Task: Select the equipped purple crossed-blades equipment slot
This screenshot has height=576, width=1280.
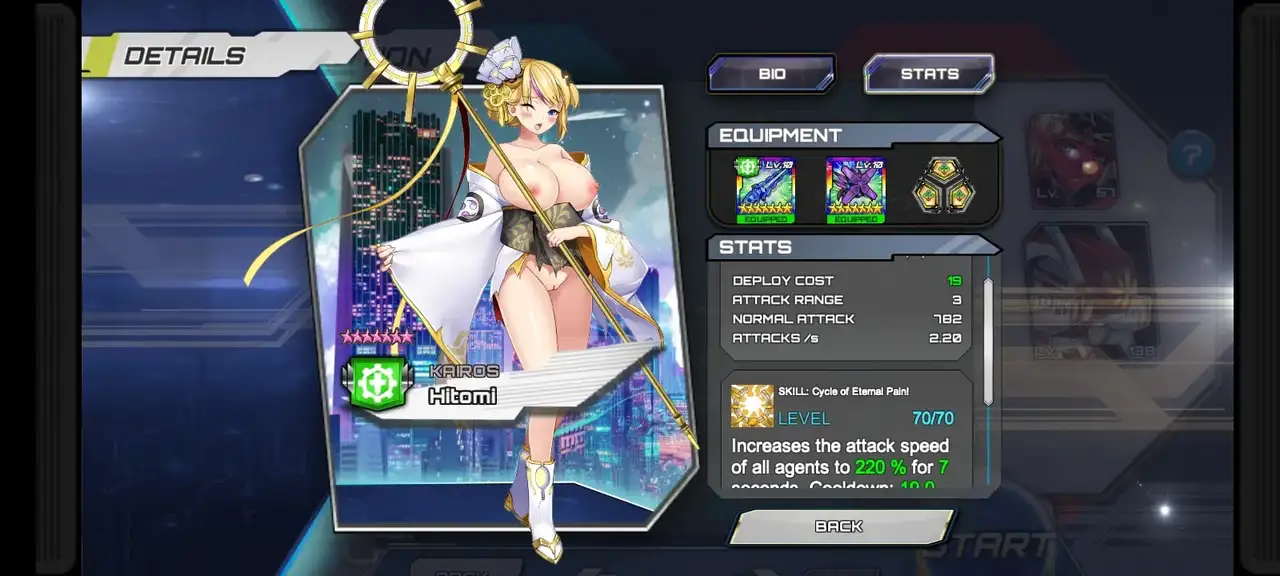Action: 856,190
